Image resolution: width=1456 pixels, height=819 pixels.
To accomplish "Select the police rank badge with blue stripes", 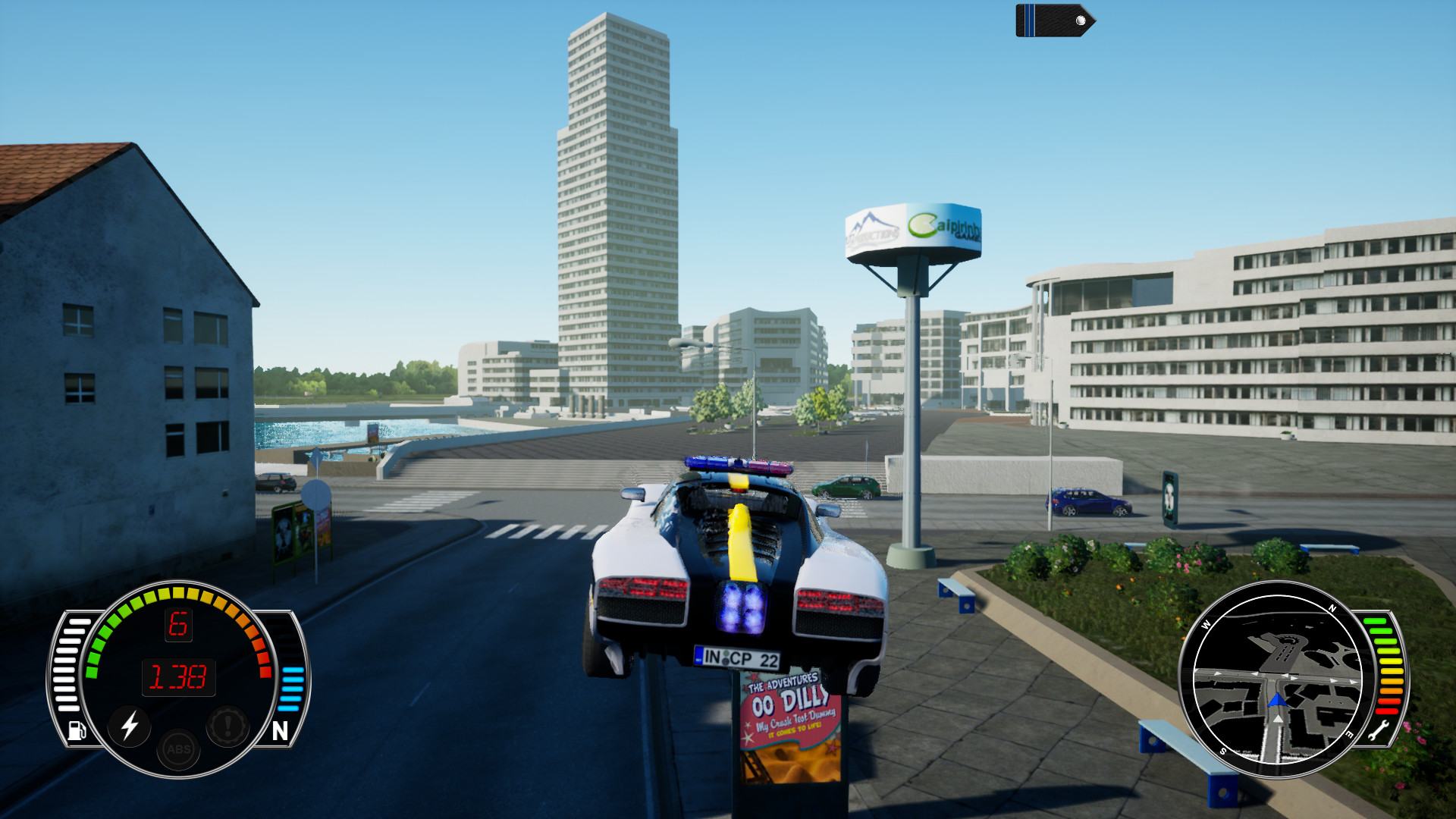I will point(1054,20).
